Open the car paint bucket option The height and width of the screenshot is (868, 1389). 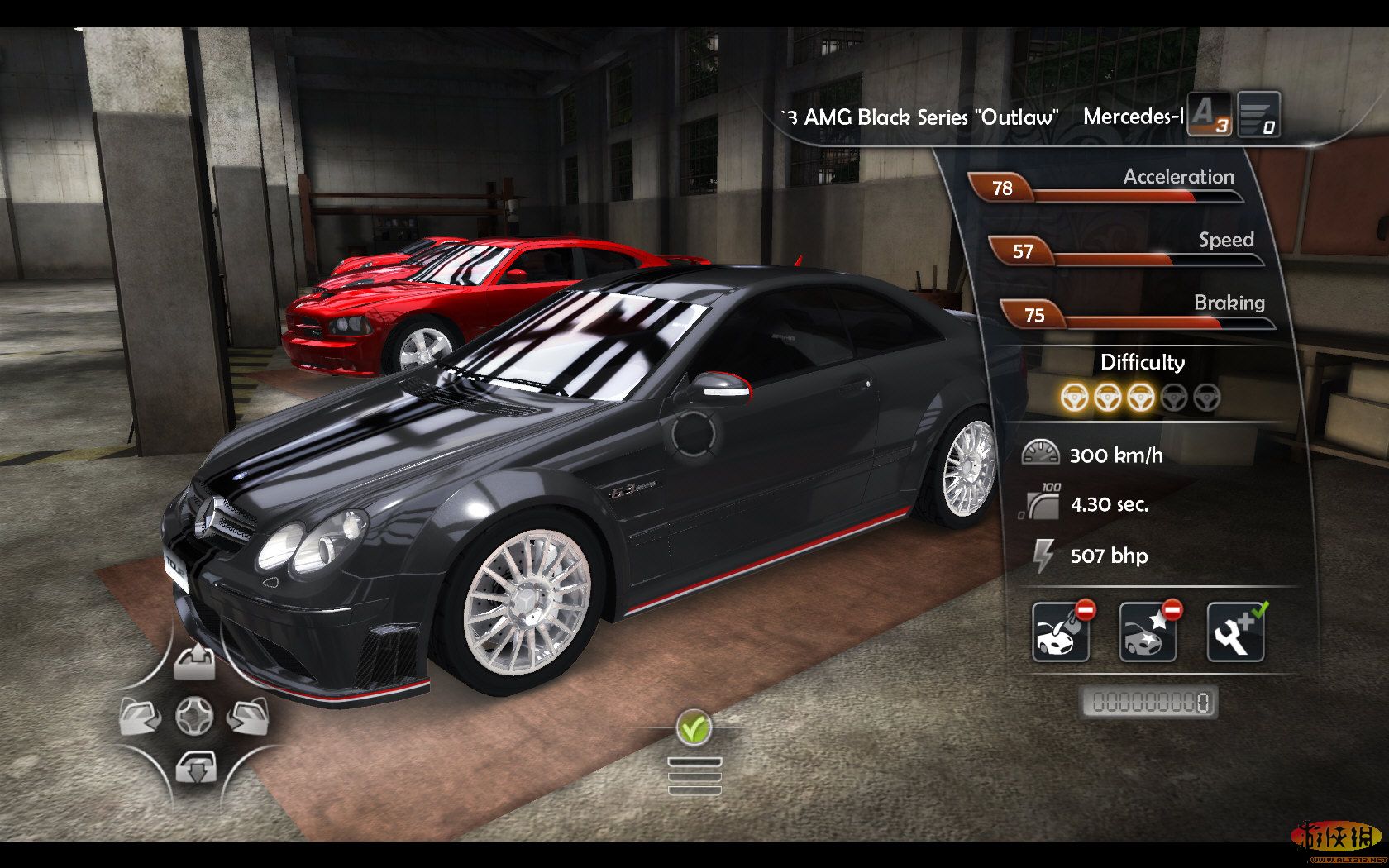[1061, 632]
